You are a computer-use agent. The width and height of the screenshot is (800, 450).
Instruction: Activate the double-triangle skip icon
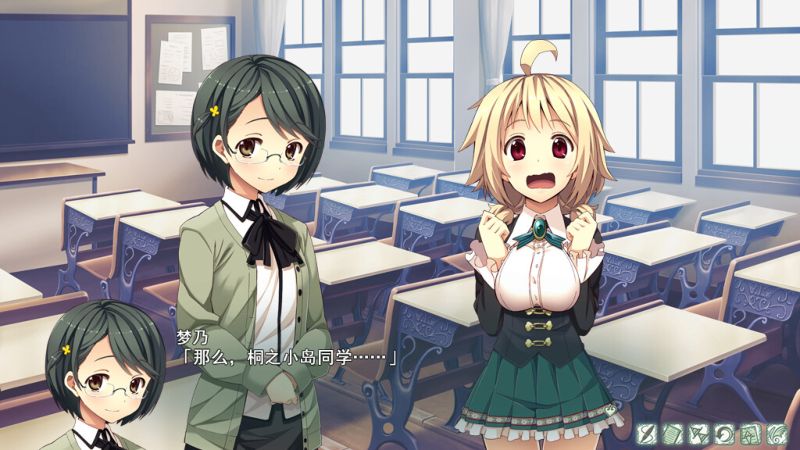click(698, 434)
